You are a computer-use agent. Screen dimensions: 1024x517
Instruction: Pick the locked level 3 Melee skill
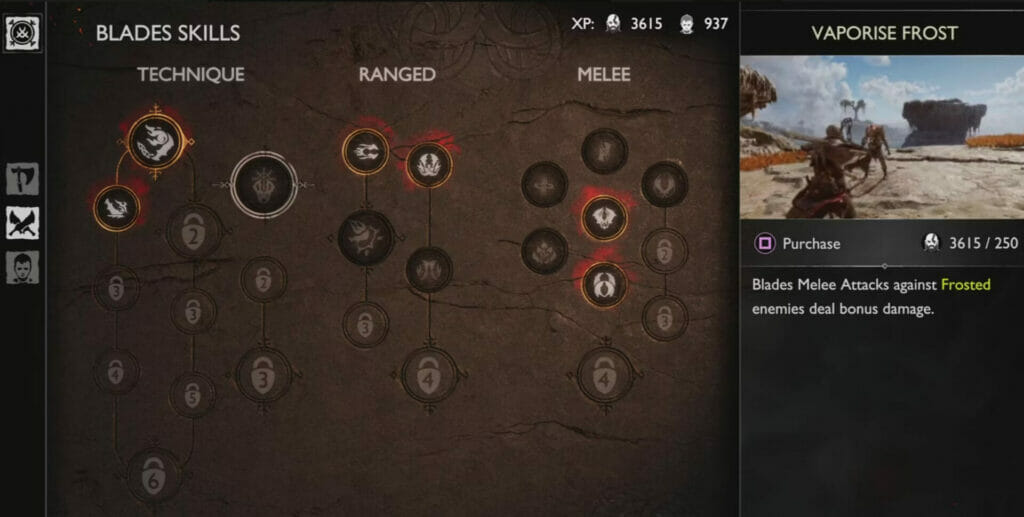(x=665, y=317)
